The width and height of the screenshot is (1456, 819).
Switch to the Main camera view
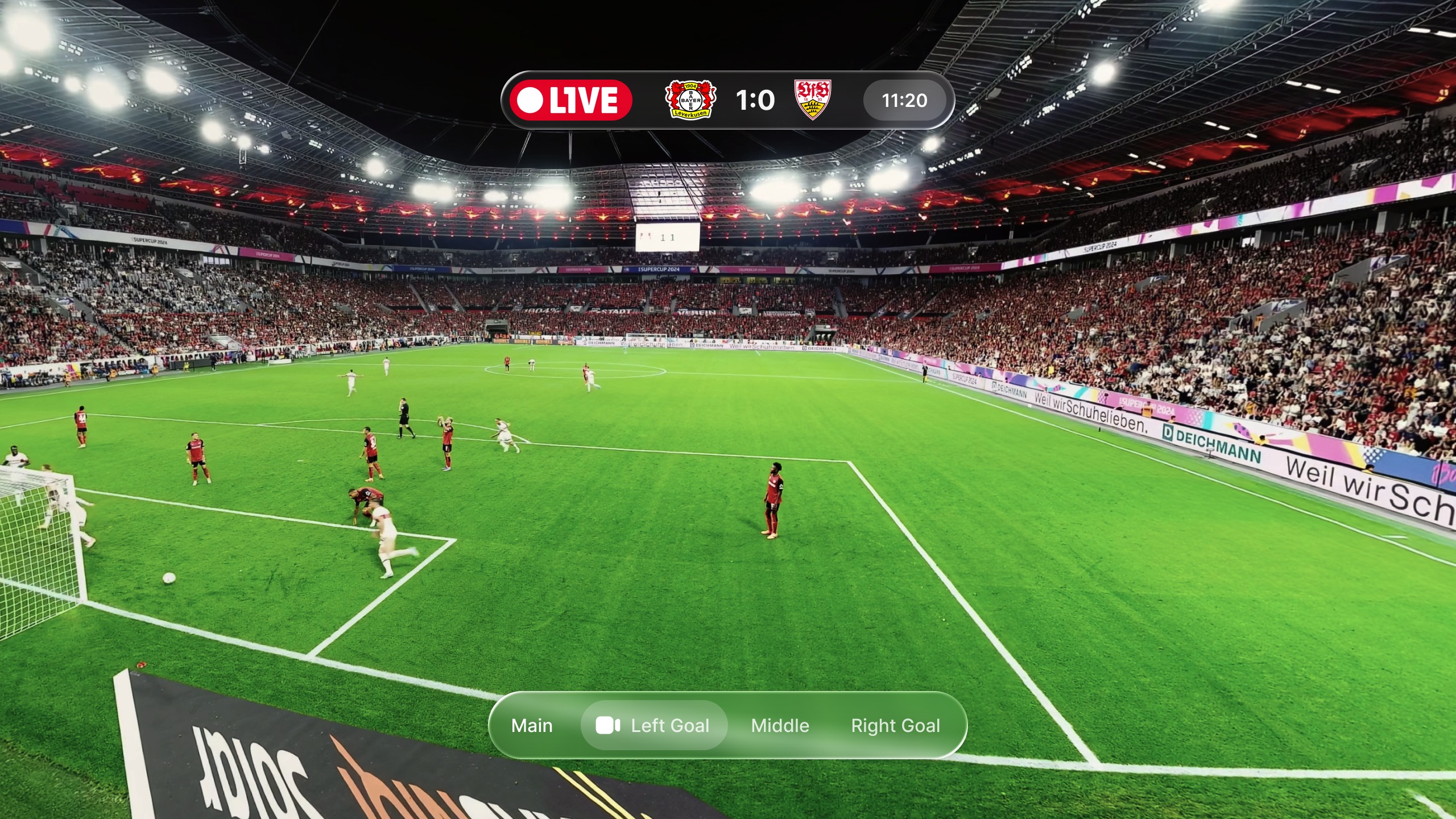click(532, 726)
